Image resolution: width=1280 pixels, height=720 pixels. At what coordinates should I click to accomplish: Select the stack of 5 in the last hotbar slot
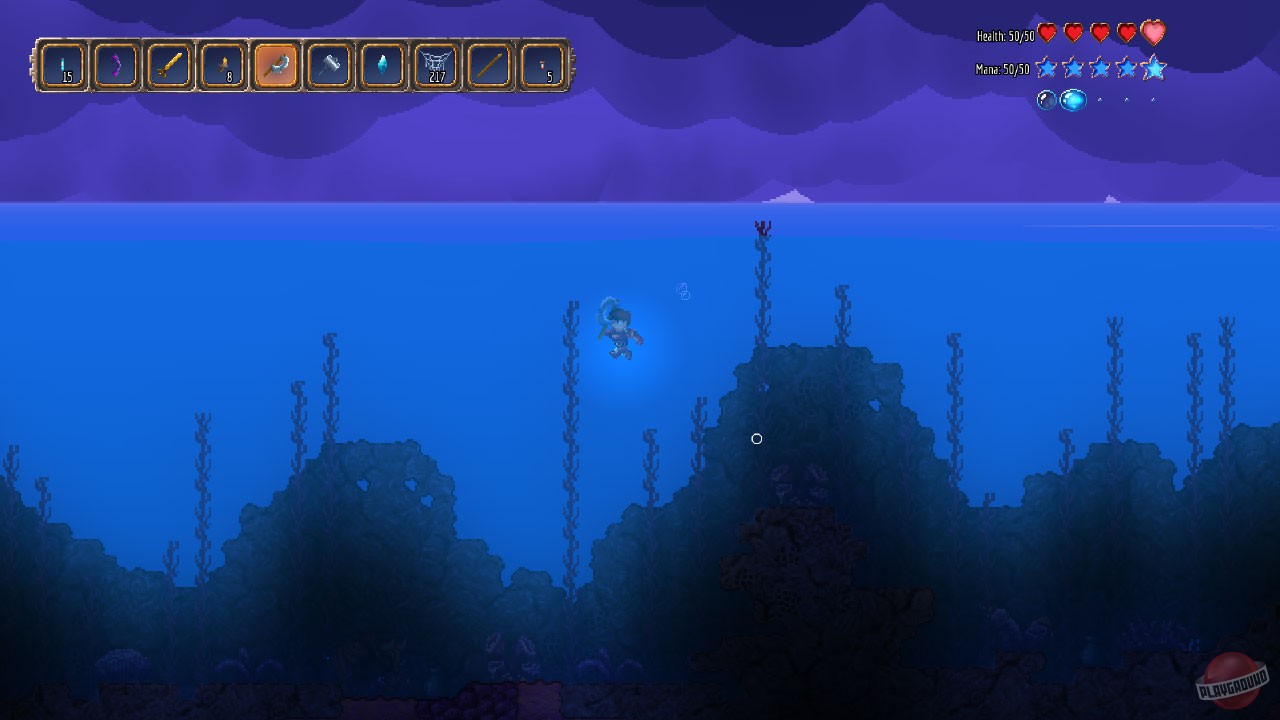tap(542, 65)
